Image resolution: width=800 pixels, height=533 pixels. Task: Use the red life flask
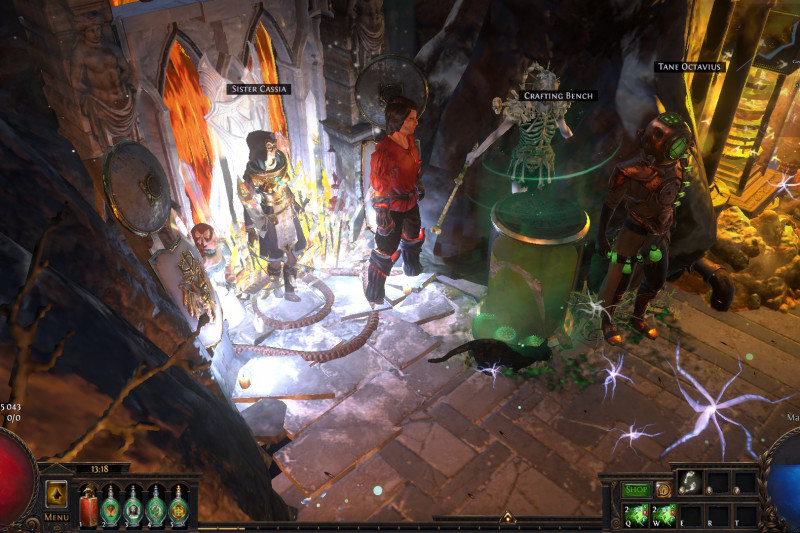(x=87, y=504)
